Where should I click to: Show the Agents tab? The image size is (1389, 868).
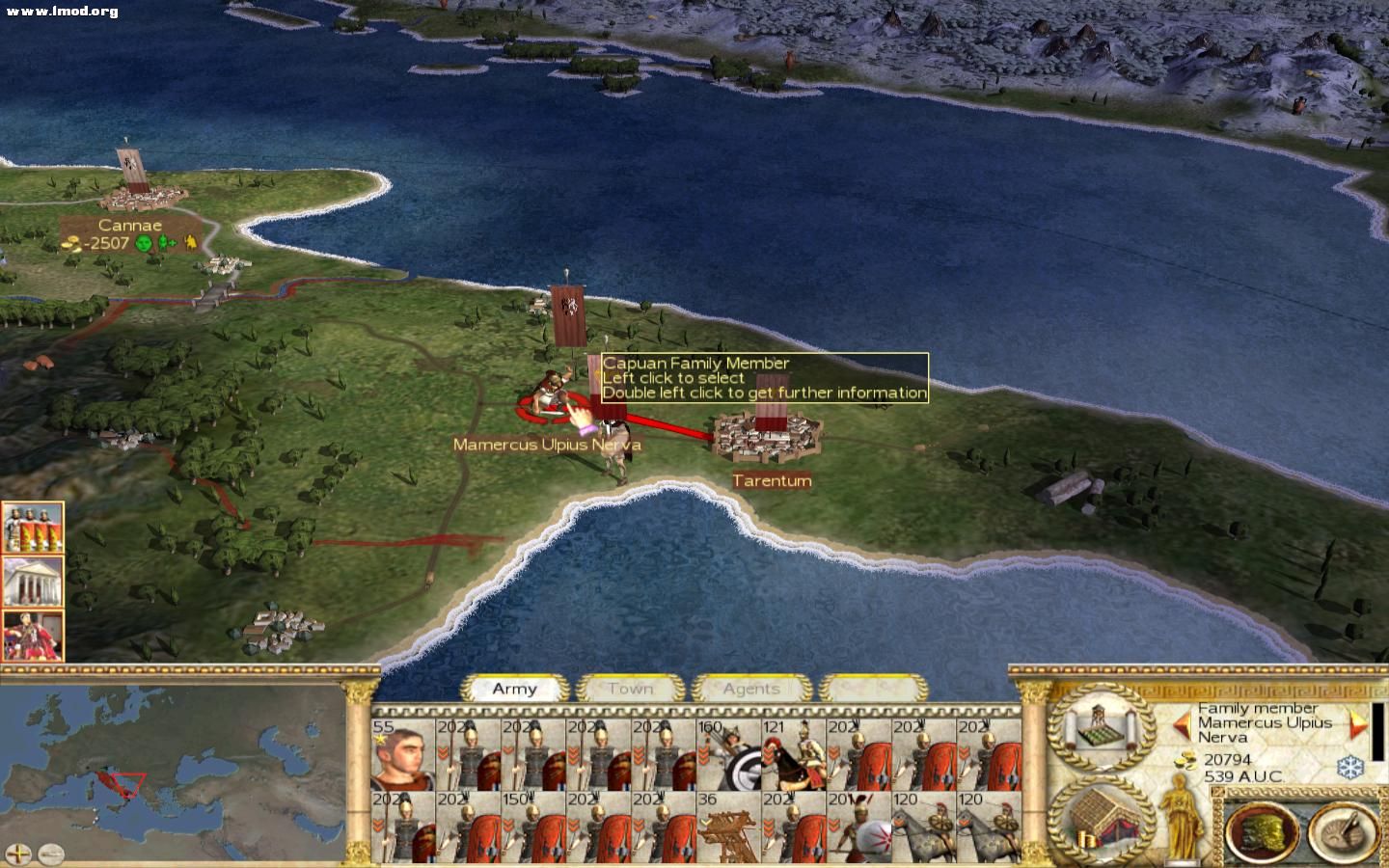coord(750,689)
